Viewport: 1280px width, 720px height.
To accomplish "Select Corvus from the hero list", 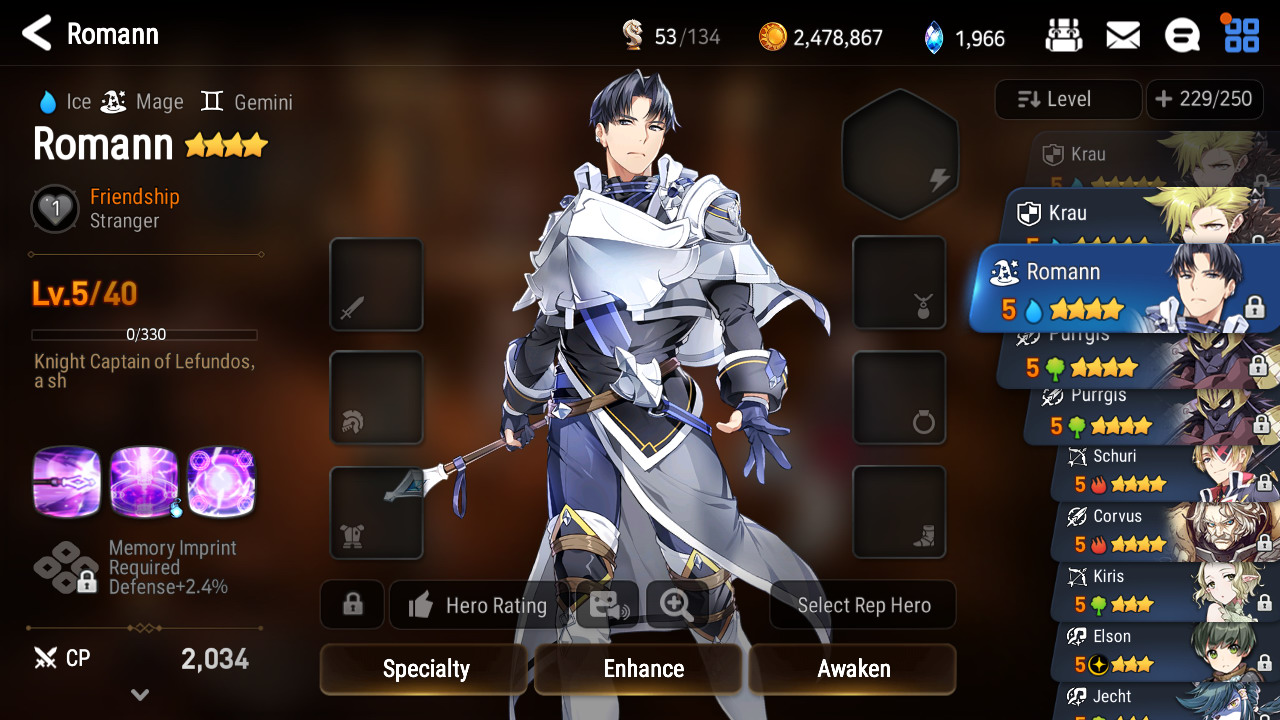I will [x=1150, y=531].
